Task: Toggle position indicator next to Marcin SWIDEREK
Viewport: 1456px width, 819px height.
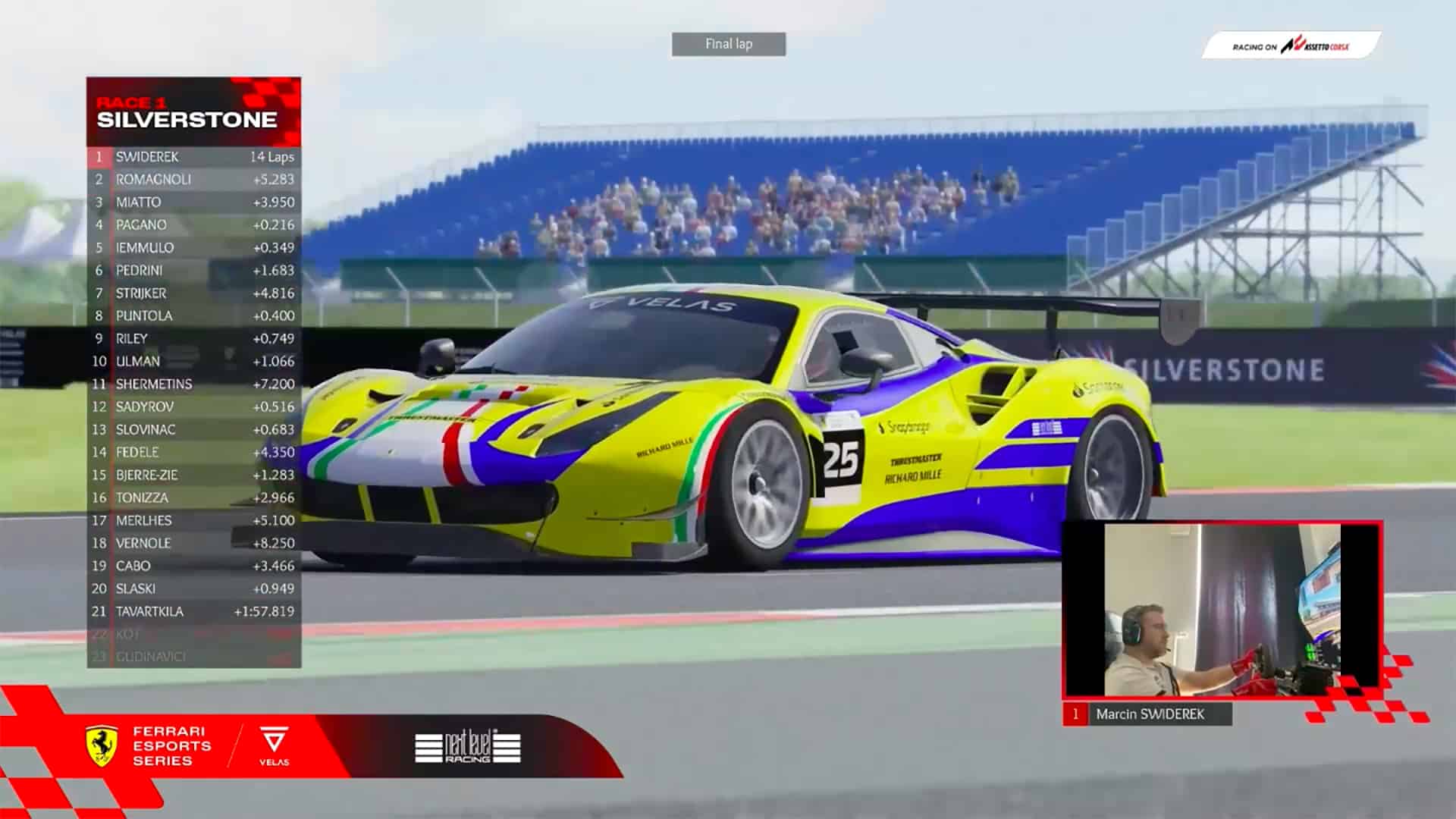Action: (x=1077, y=713)
